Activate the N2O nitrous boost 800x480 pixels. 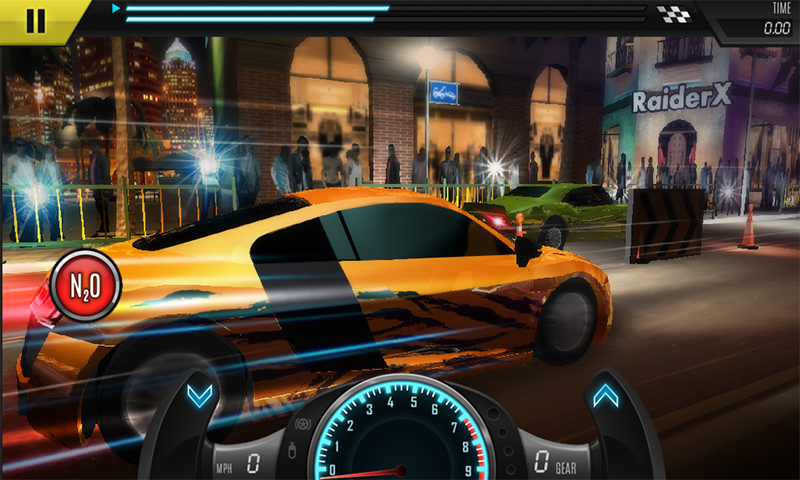[x=85, y=284]
